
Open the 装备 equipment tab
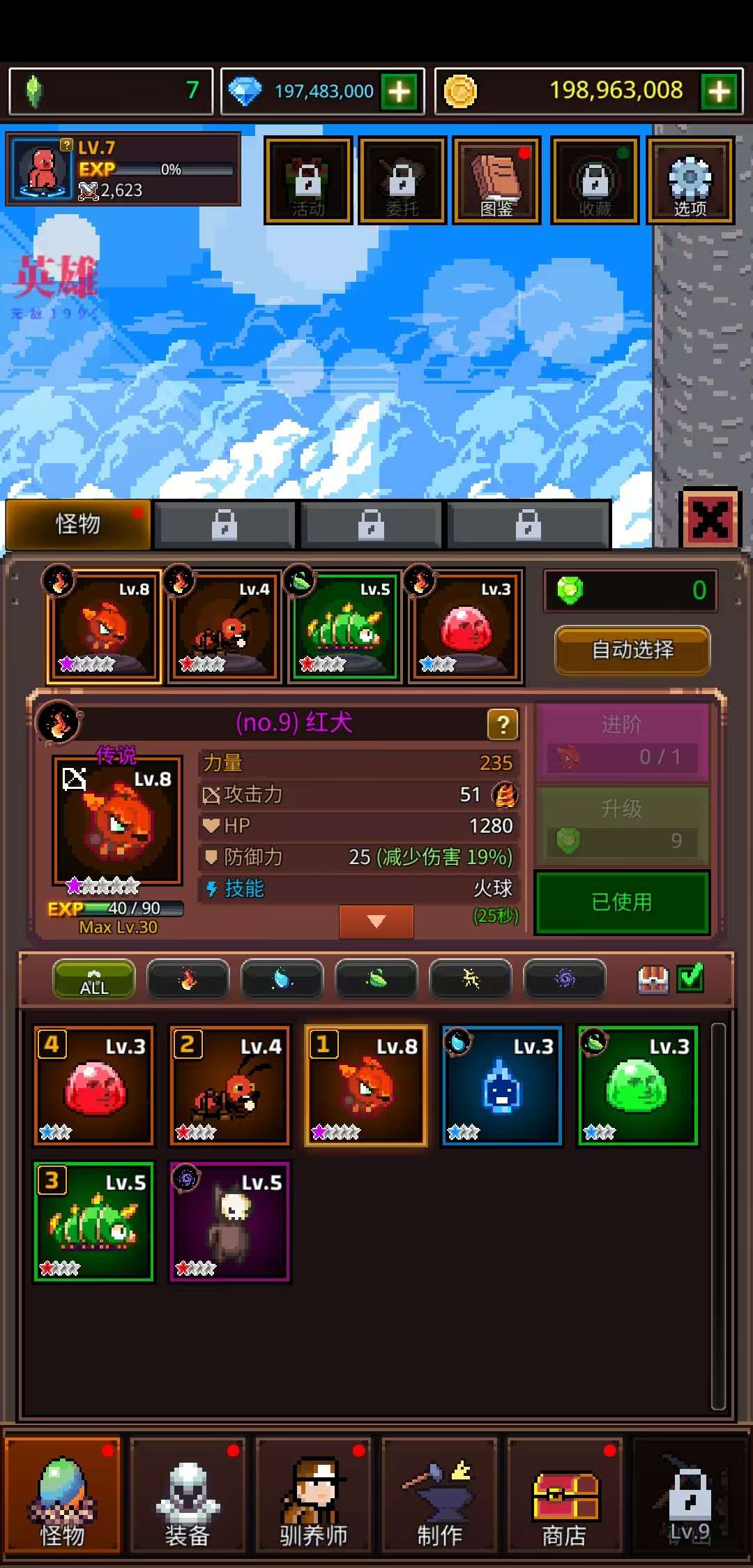[188, 1494]
